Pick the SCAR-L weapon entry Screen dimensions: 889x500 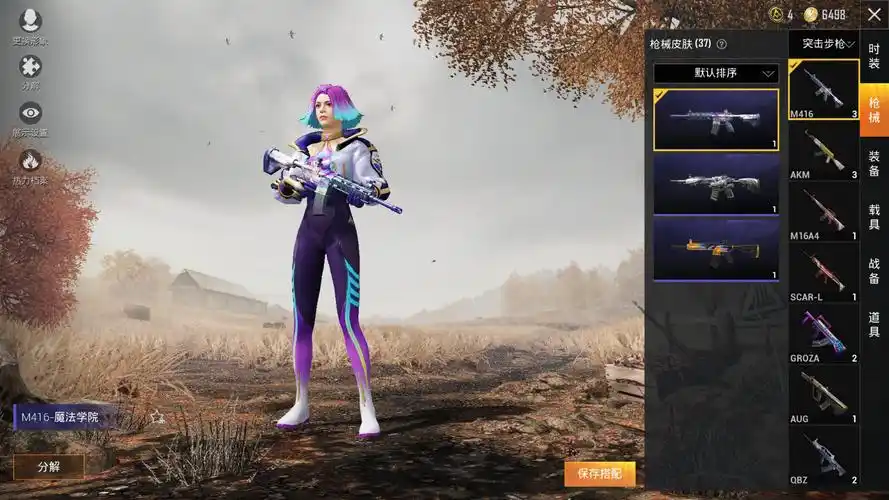click(x=824, y=272)
